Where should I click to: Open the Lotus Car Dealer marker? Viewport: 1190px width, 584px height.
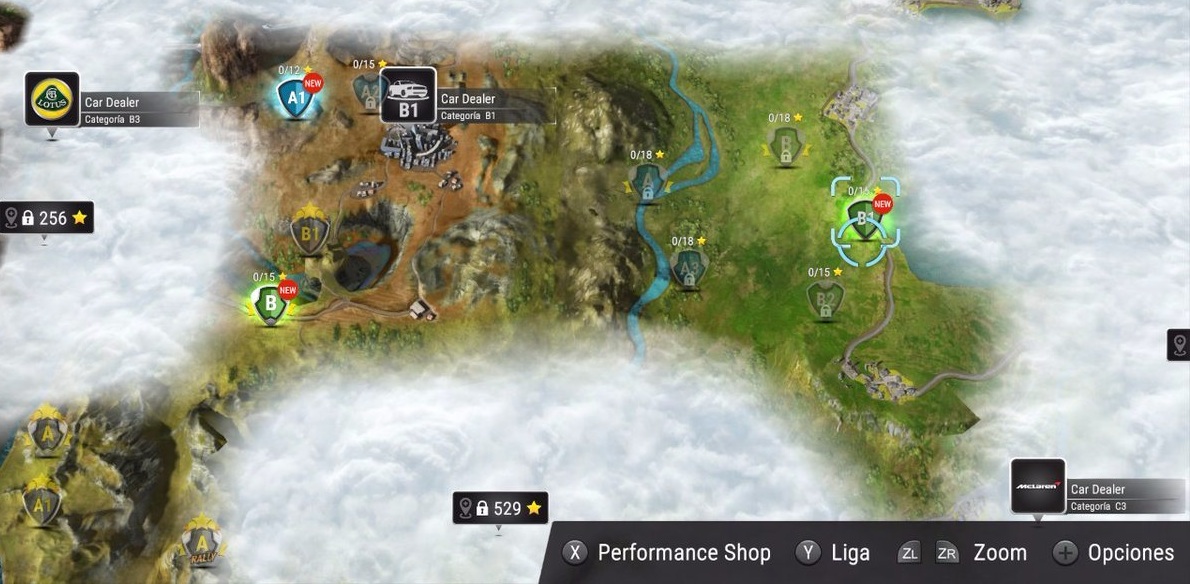(x=52, y=99)
